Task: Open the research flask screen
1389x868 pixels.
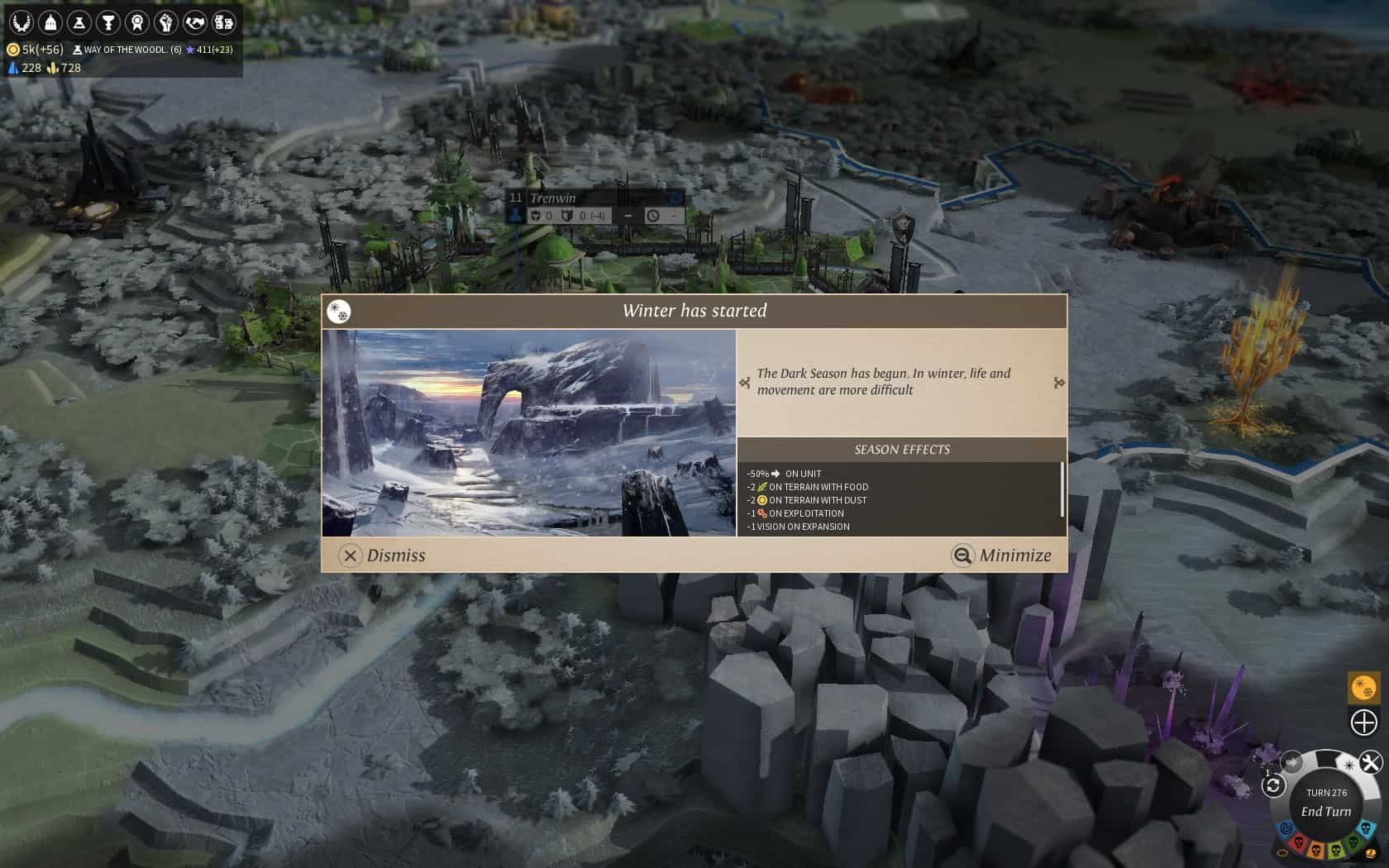Action: coord(79,21)
